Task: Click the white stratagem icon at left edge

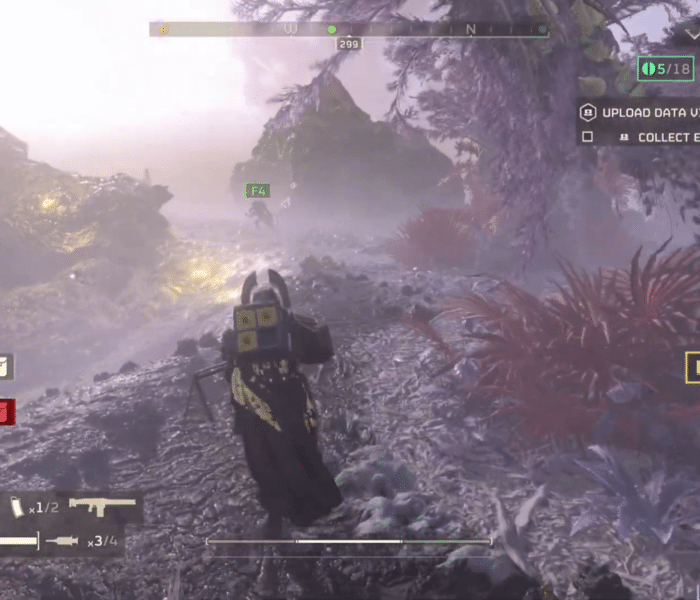Action: point(5,367)
